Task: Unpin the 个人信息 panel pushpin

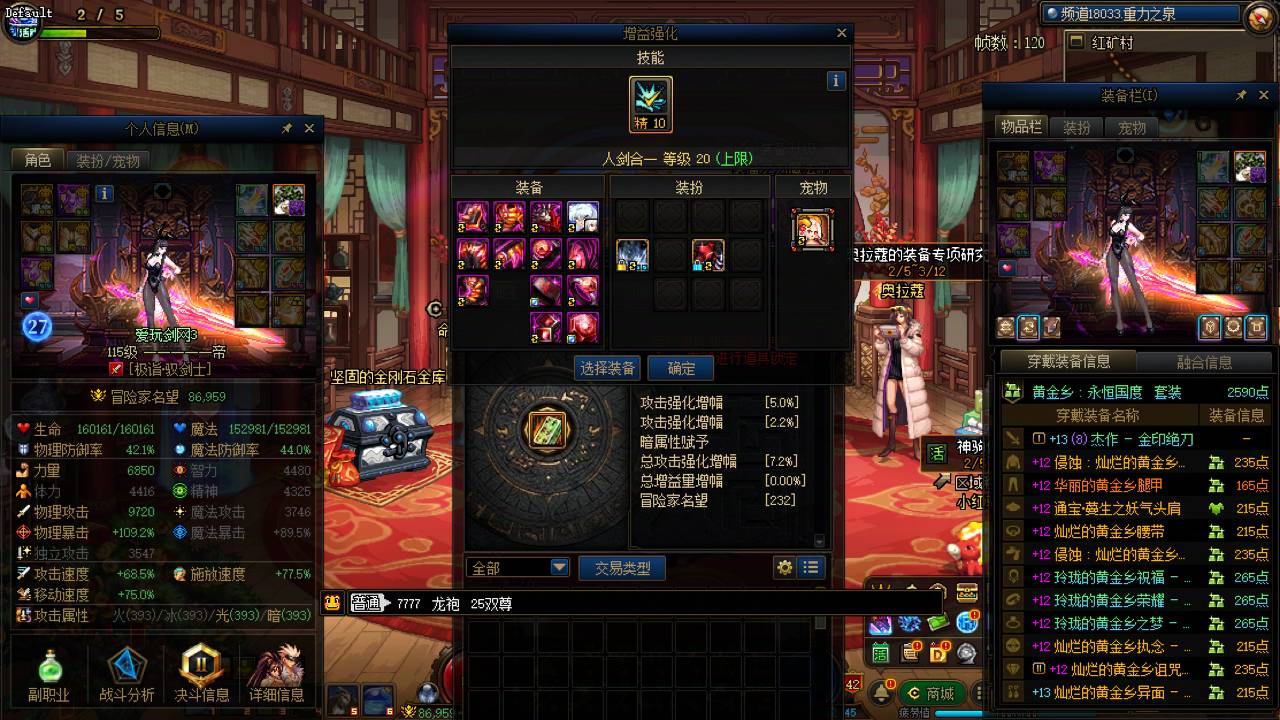Action: [x=287, y=128]
